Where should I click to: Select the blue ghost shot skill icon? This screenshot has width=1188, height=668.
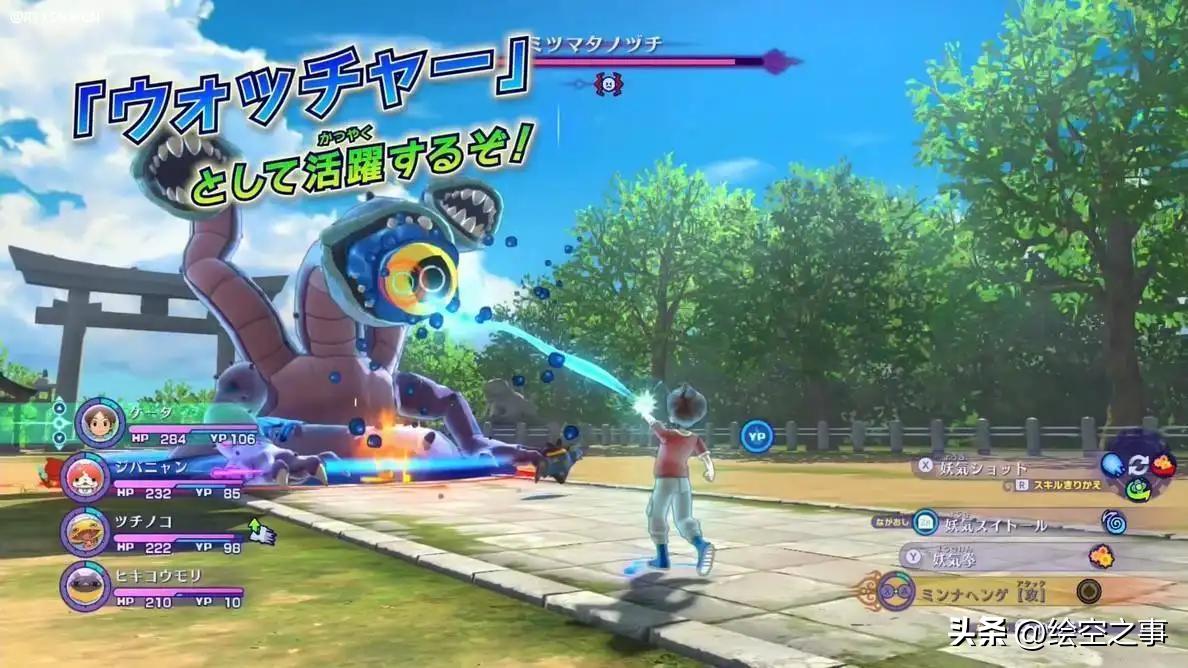click(x=1112, y=465)
